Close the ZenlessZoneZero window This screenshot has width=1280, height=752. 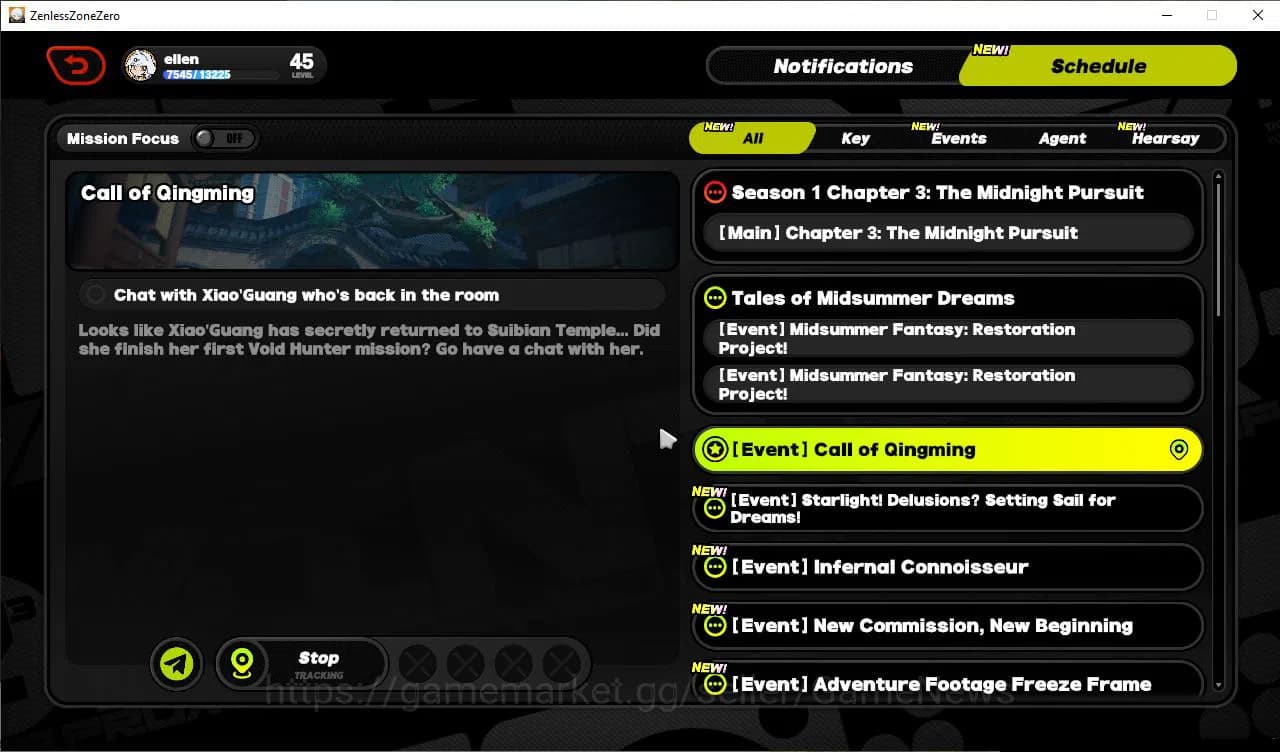coord(1258,15)
